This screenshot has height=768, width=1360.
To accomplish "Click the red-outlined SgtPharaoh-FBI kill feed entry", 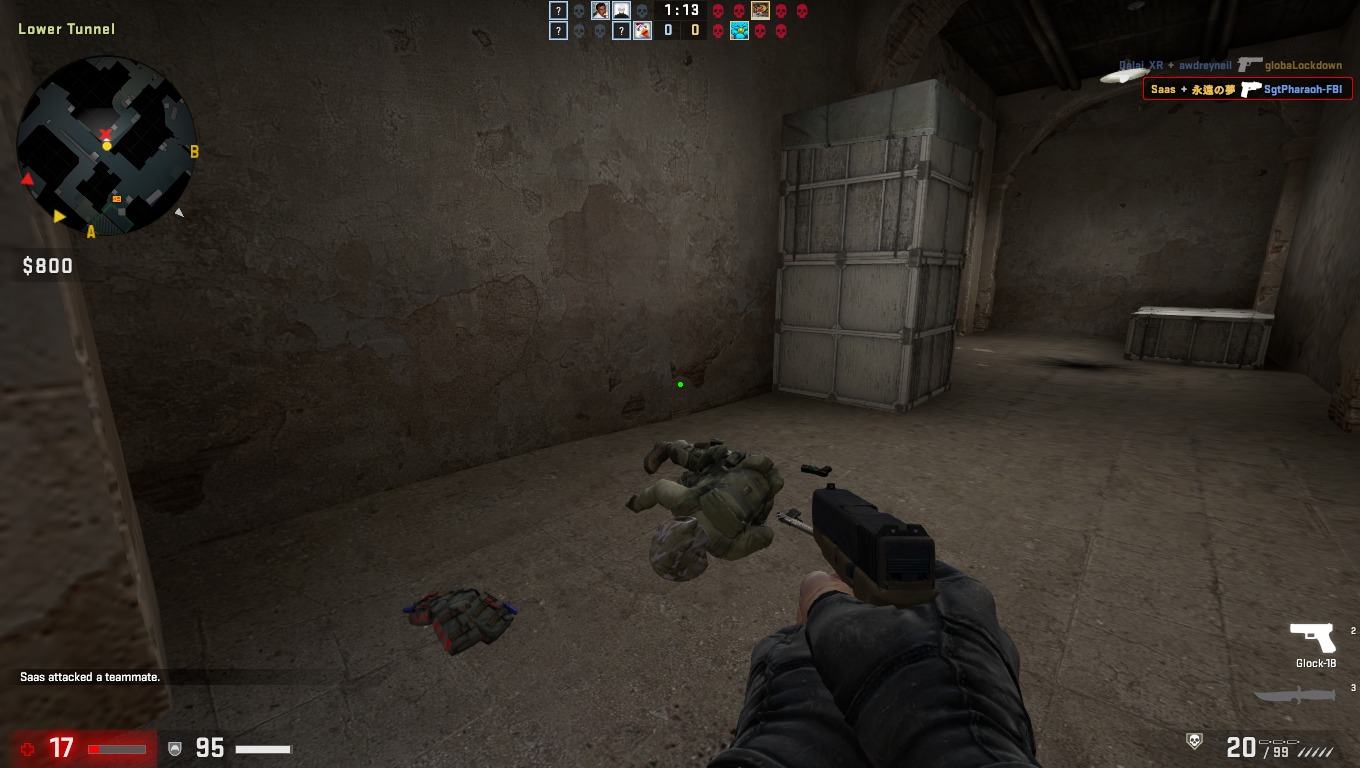I will [1247, 89].
